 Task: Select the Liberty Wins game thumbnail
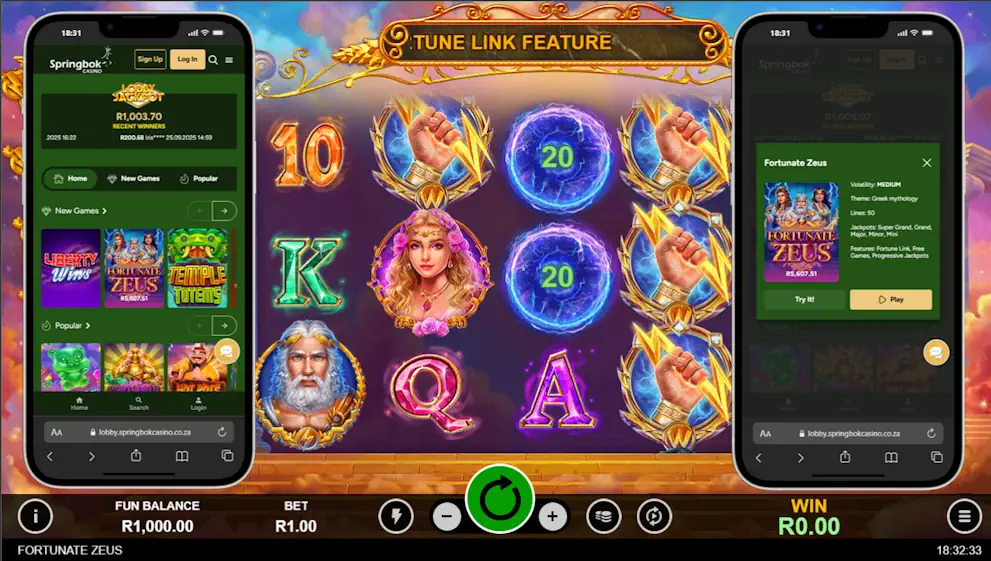click(70, 268)
